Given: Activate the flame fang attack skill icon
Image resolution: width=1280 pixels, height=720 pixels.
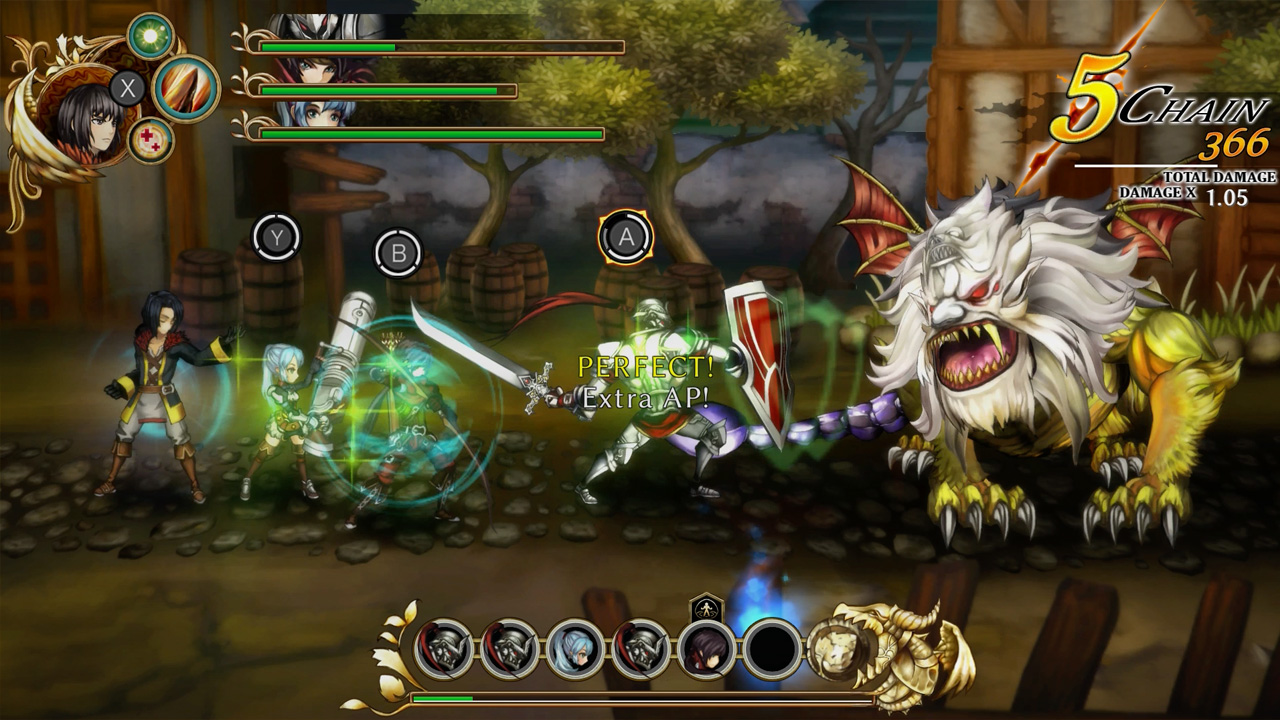Looking at the screenshot, I should click(187, 88).
